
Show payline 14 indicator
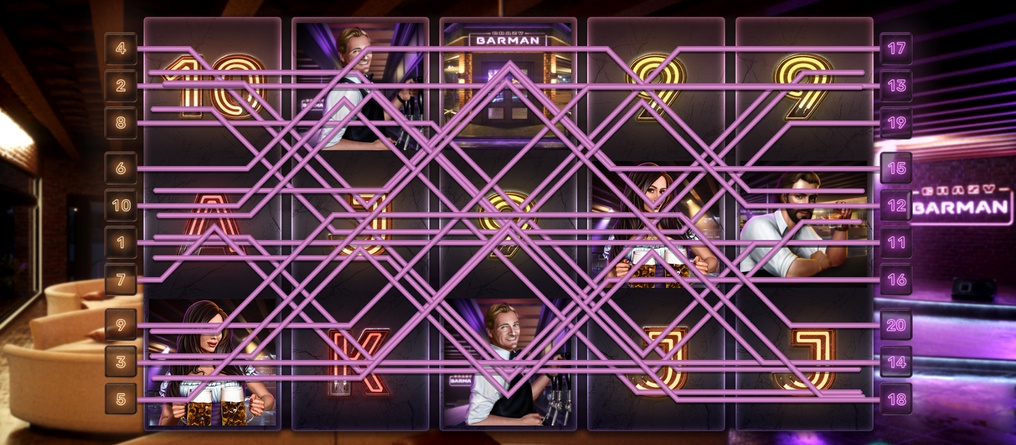coord(896,362)
